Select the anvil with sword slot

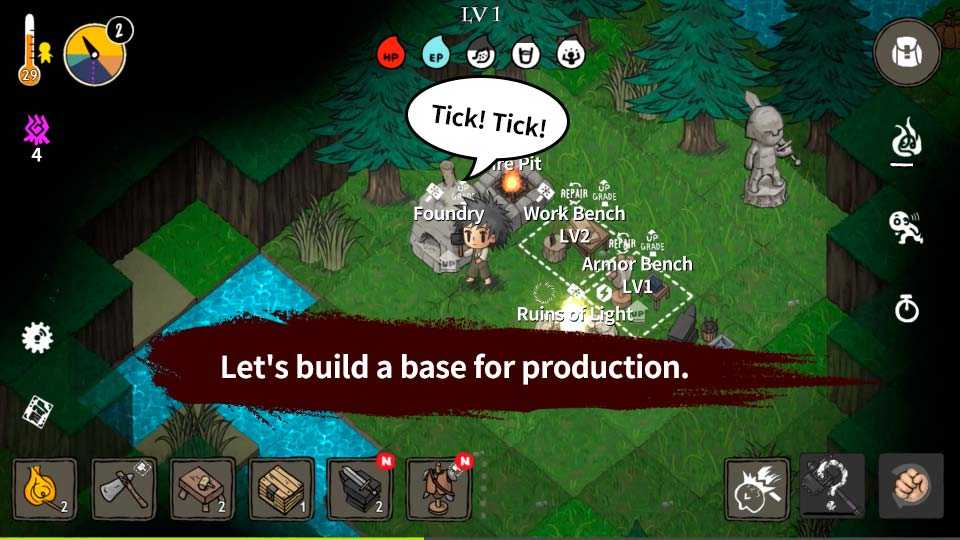(360, 489)
